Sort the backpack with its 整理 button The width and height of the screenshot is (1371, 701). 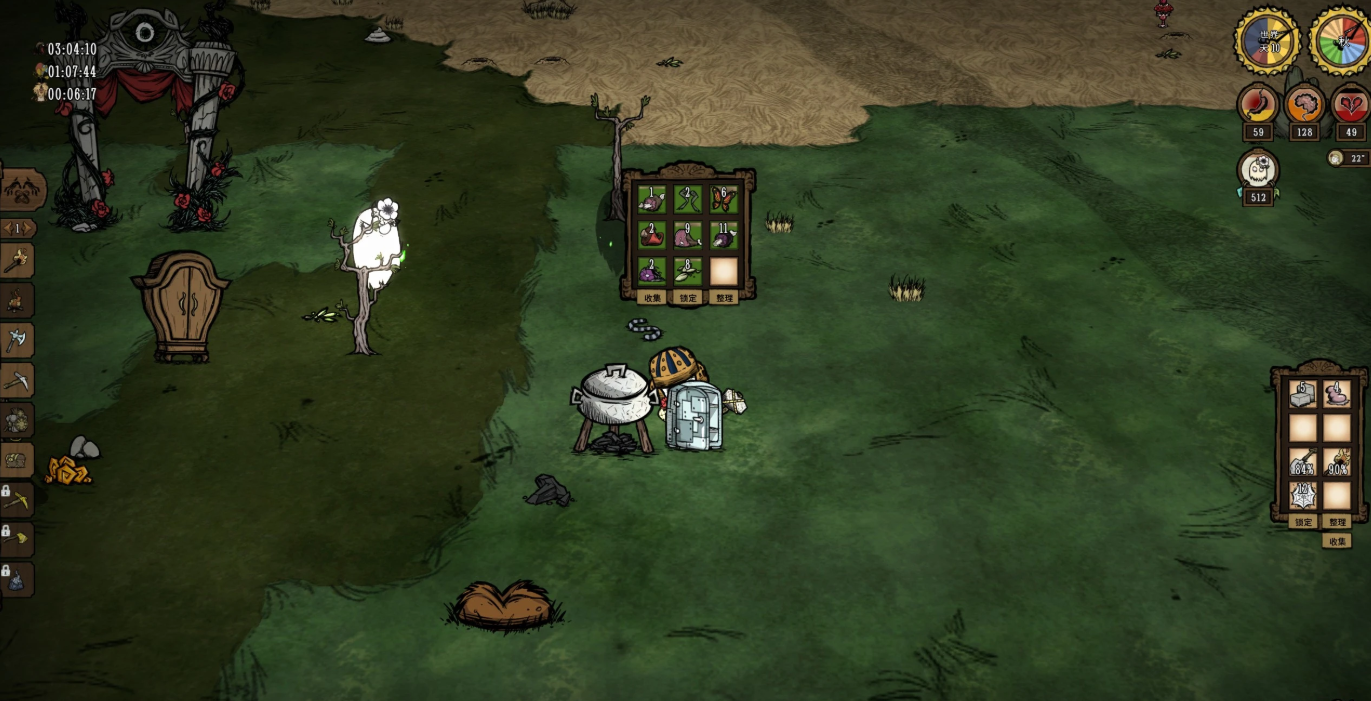click(1337, 522)
